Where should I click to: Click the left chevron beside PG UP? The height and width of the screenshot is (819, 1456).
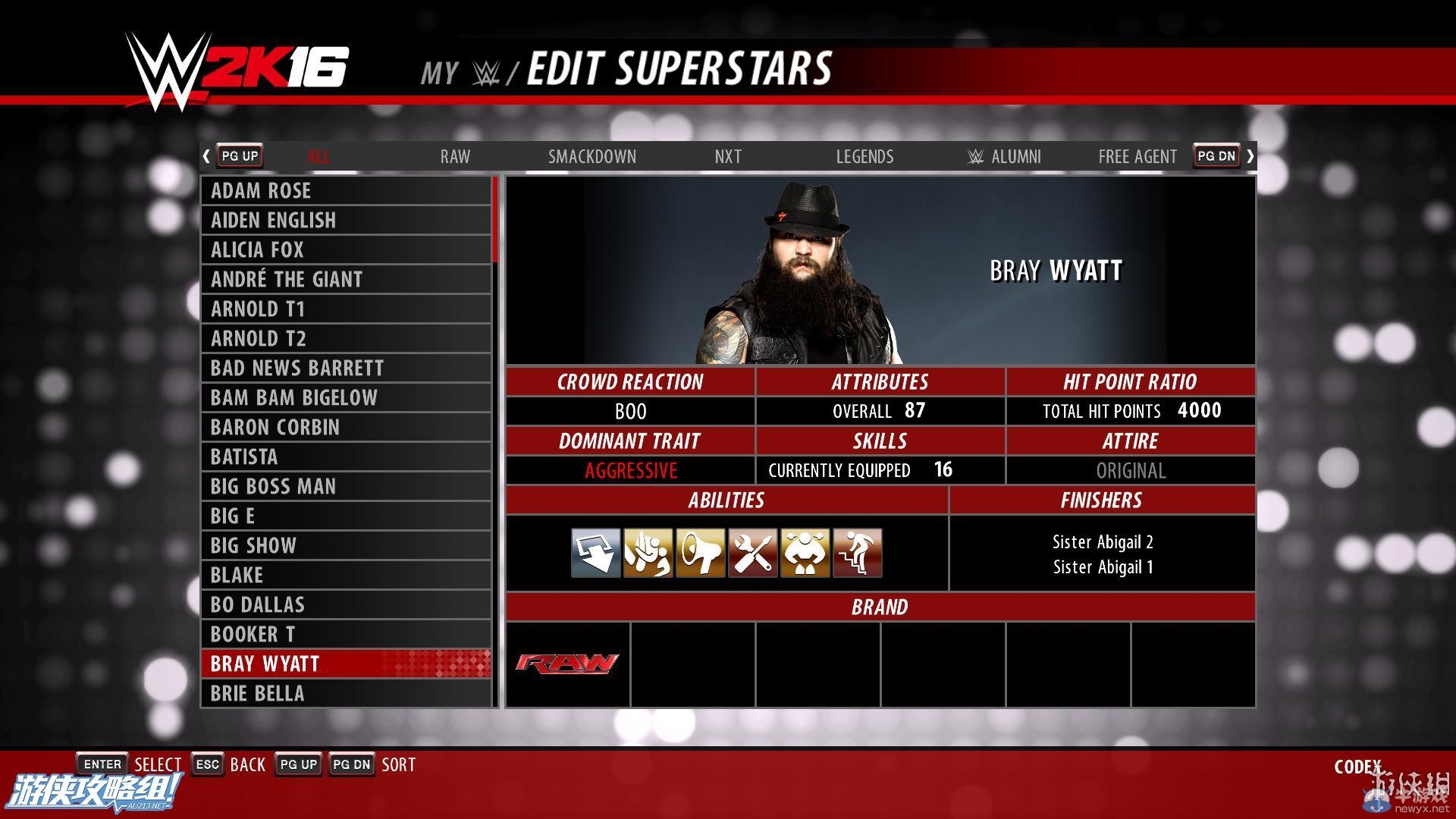coord(206,155)
